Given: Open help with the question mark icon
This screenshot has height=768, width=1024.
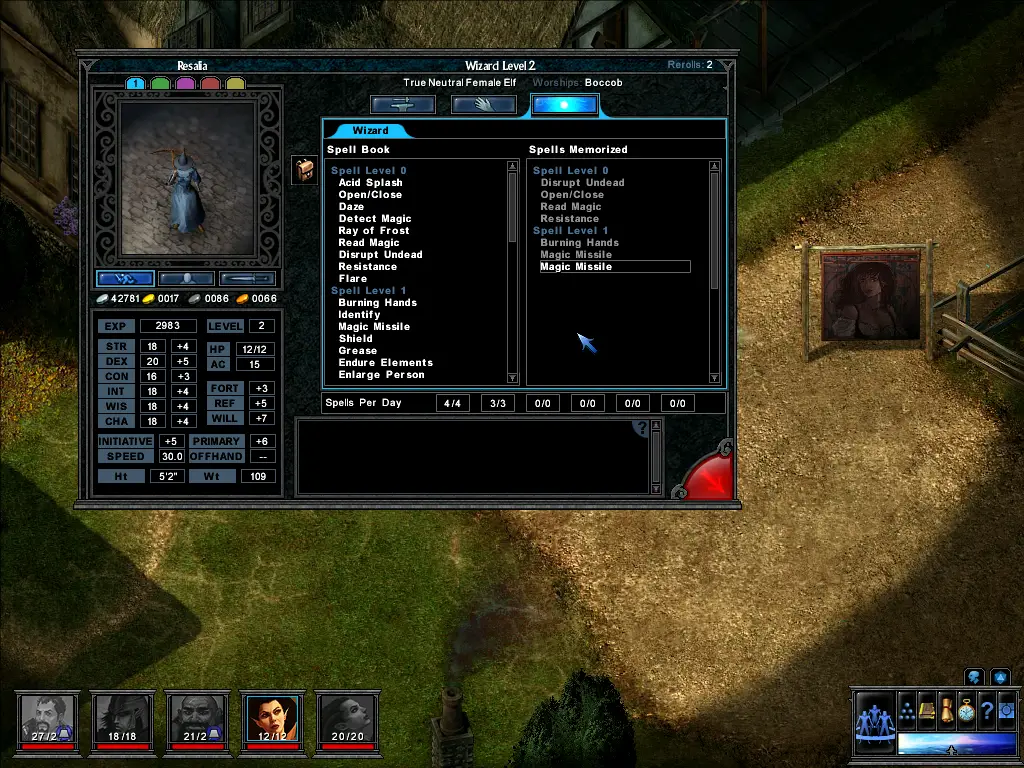Looking at the screenshot, I should (x=642, y=429).
